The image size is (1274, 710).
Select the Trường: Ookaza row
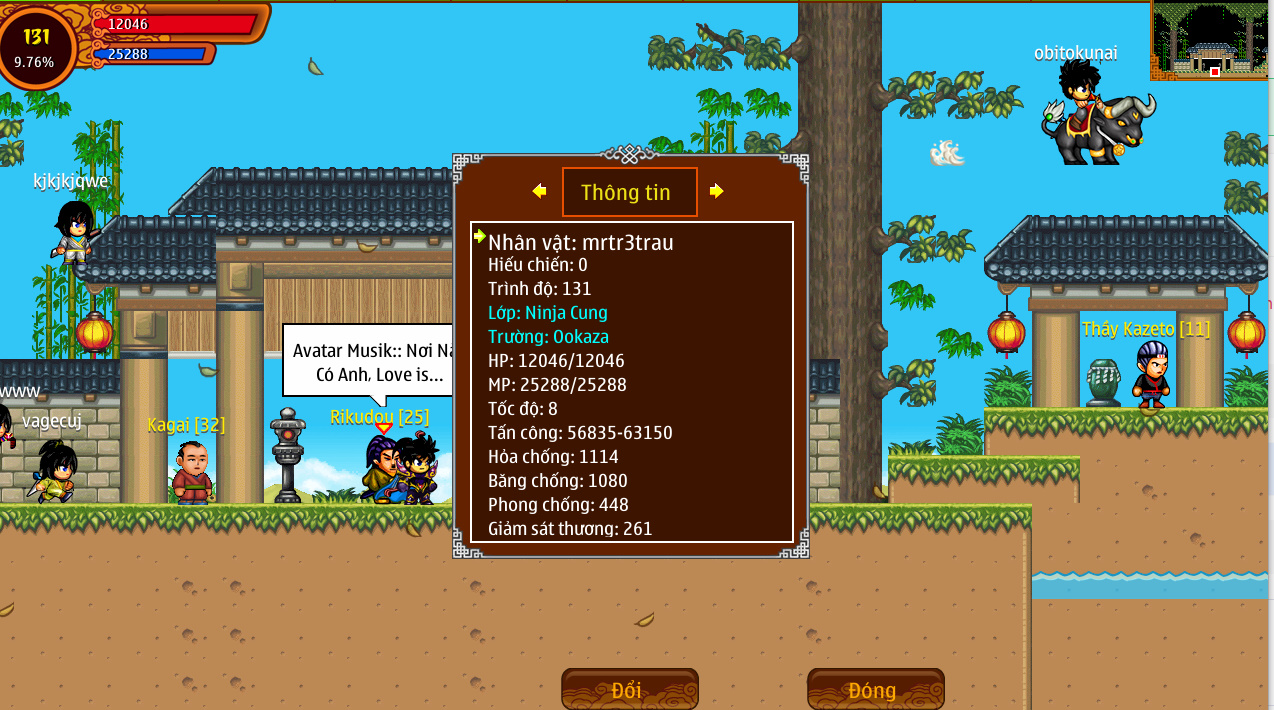(548, 337)
